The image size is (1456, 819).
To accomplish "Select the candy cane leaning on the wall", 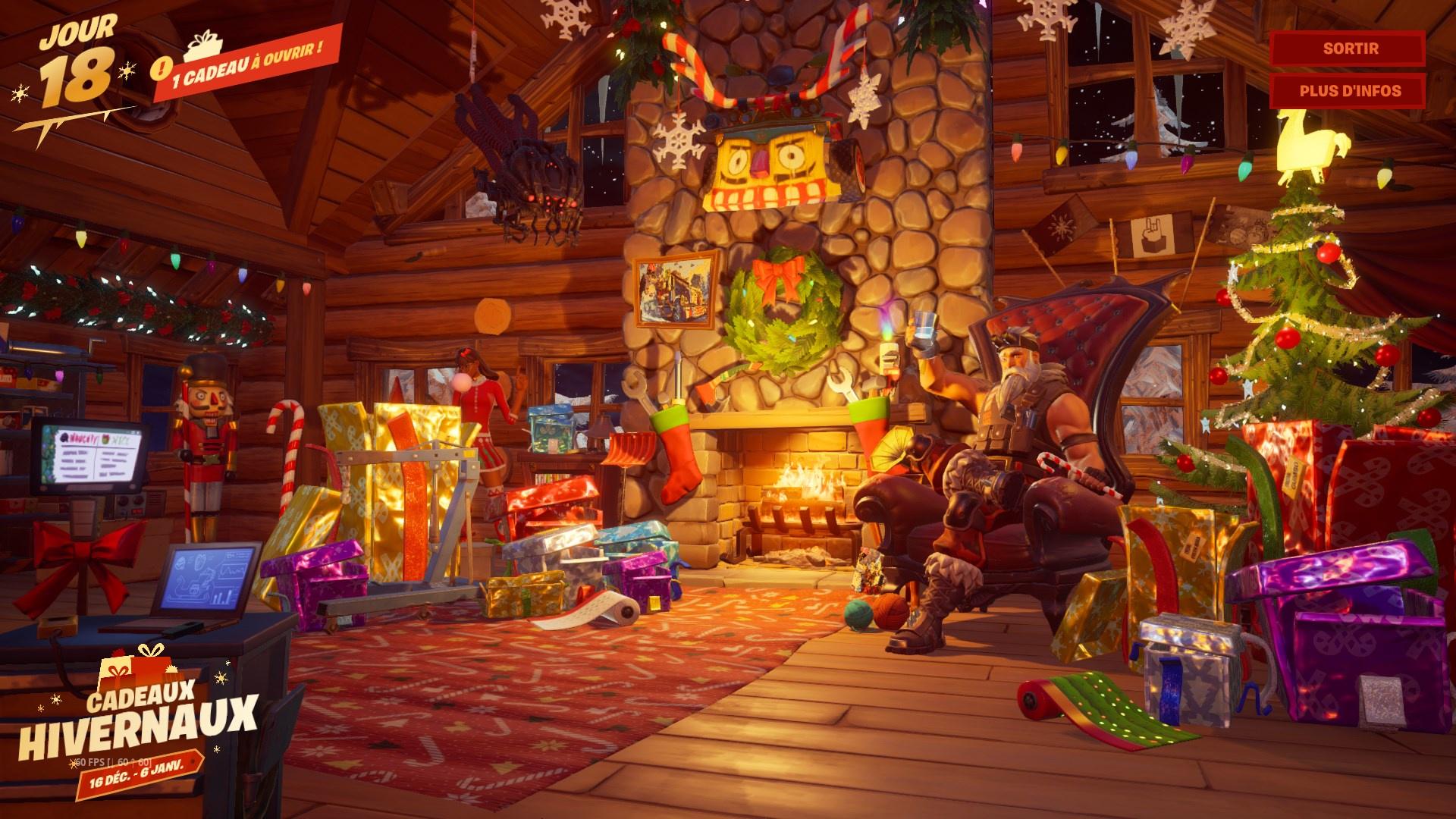I will 288,447.
